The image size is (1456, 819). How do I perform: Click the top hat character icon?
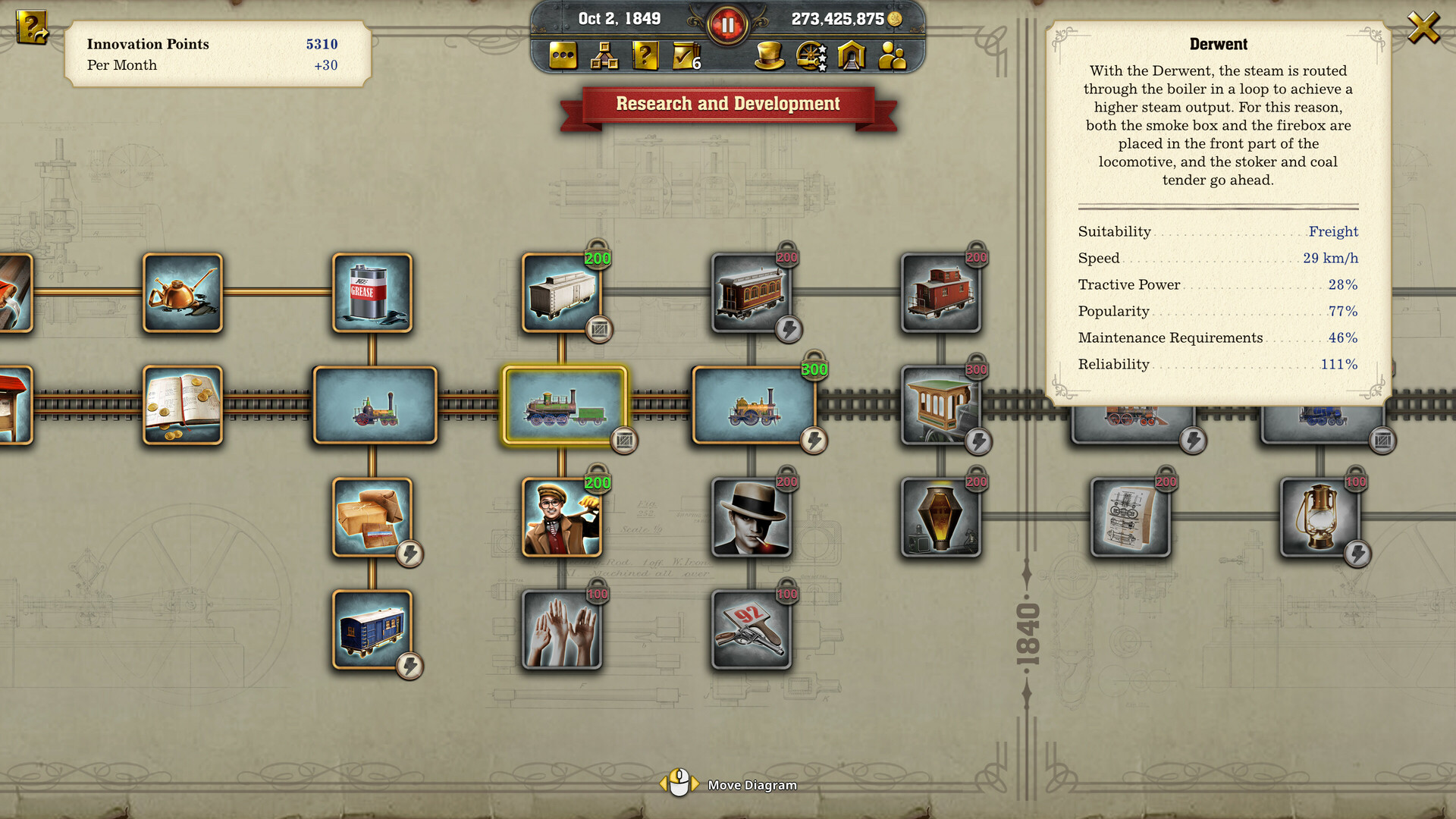pyautogui.click(x=770, y=55)
